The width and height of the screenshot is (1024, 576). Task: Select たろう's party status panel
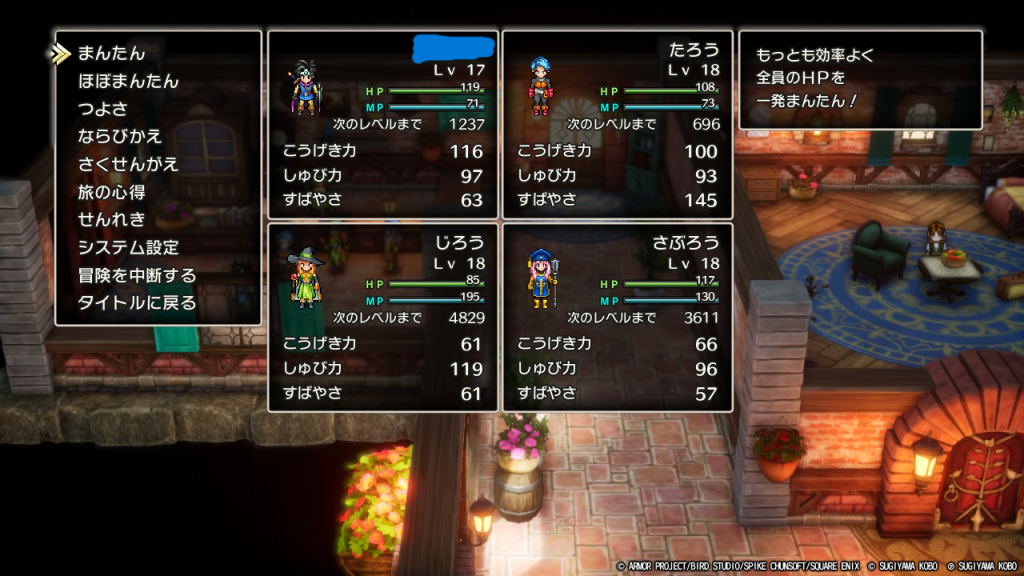click(x=617, y=124)
